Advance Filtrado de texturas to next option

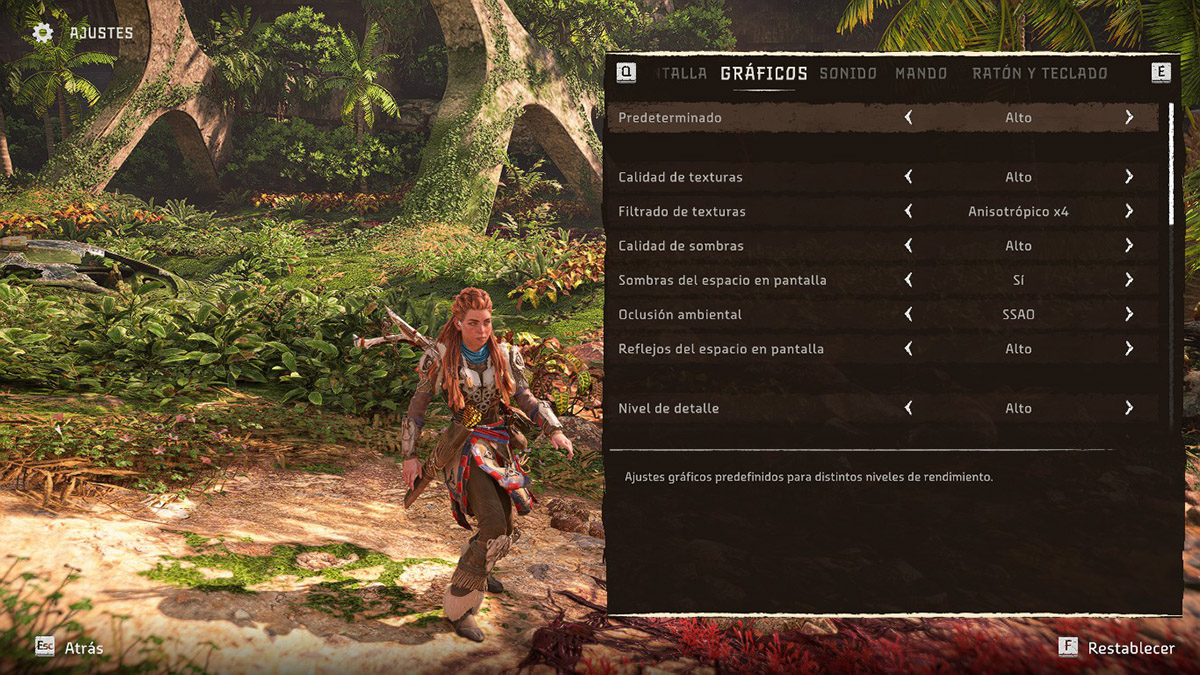point(1129,211)
